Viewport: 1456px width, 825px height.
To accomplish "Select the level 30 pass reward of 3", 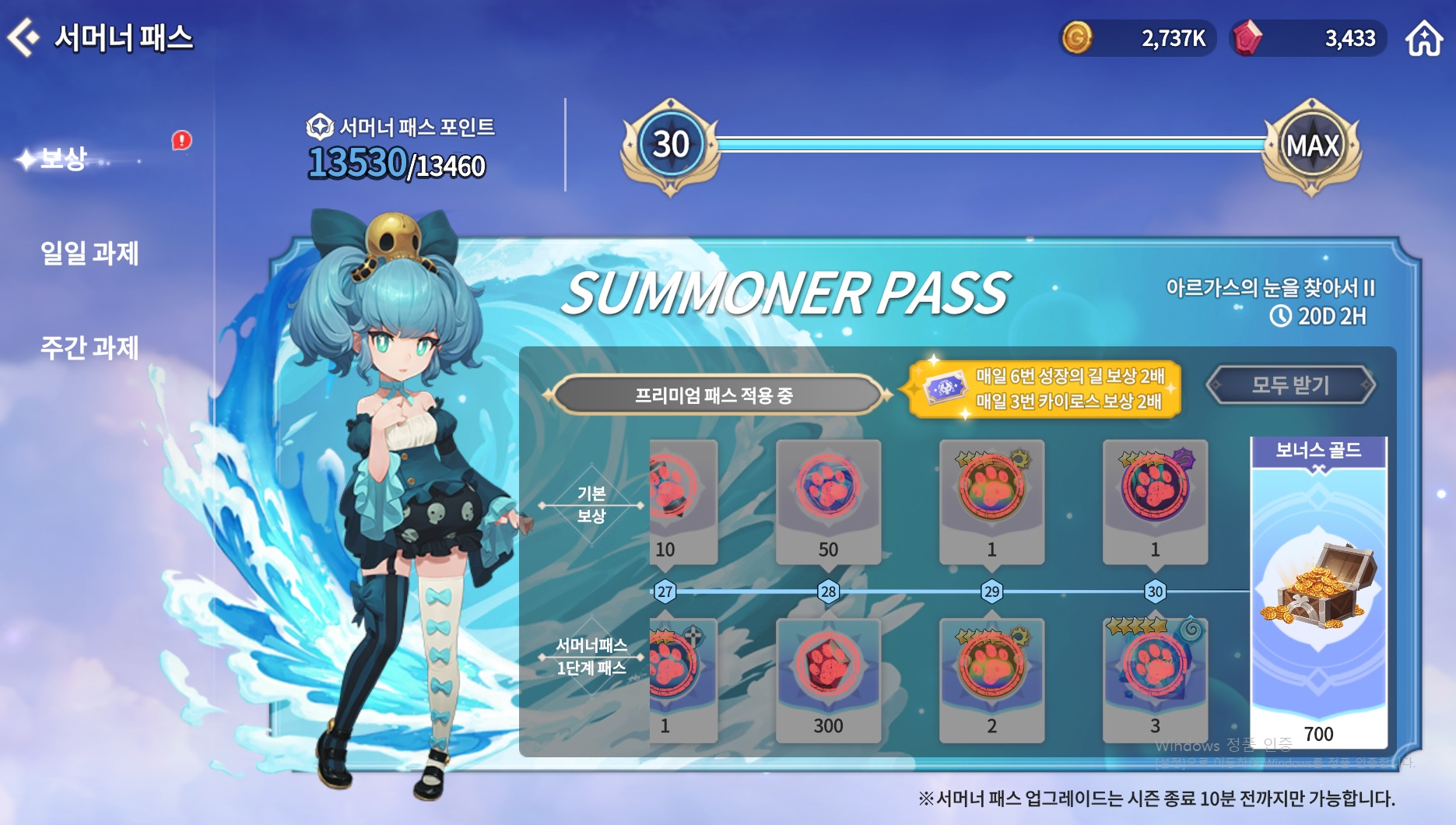I will coord(1155,679).
